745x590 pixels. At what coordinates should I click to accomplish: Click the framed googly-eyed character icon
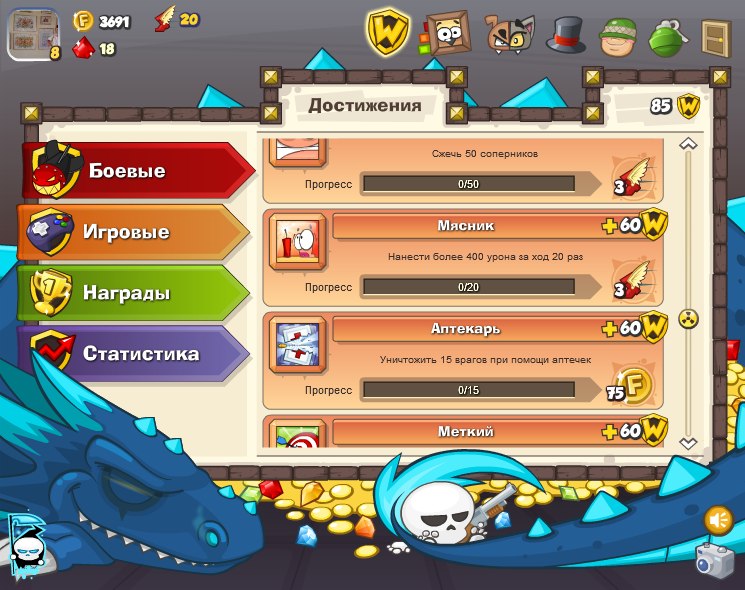click(447, 34)
